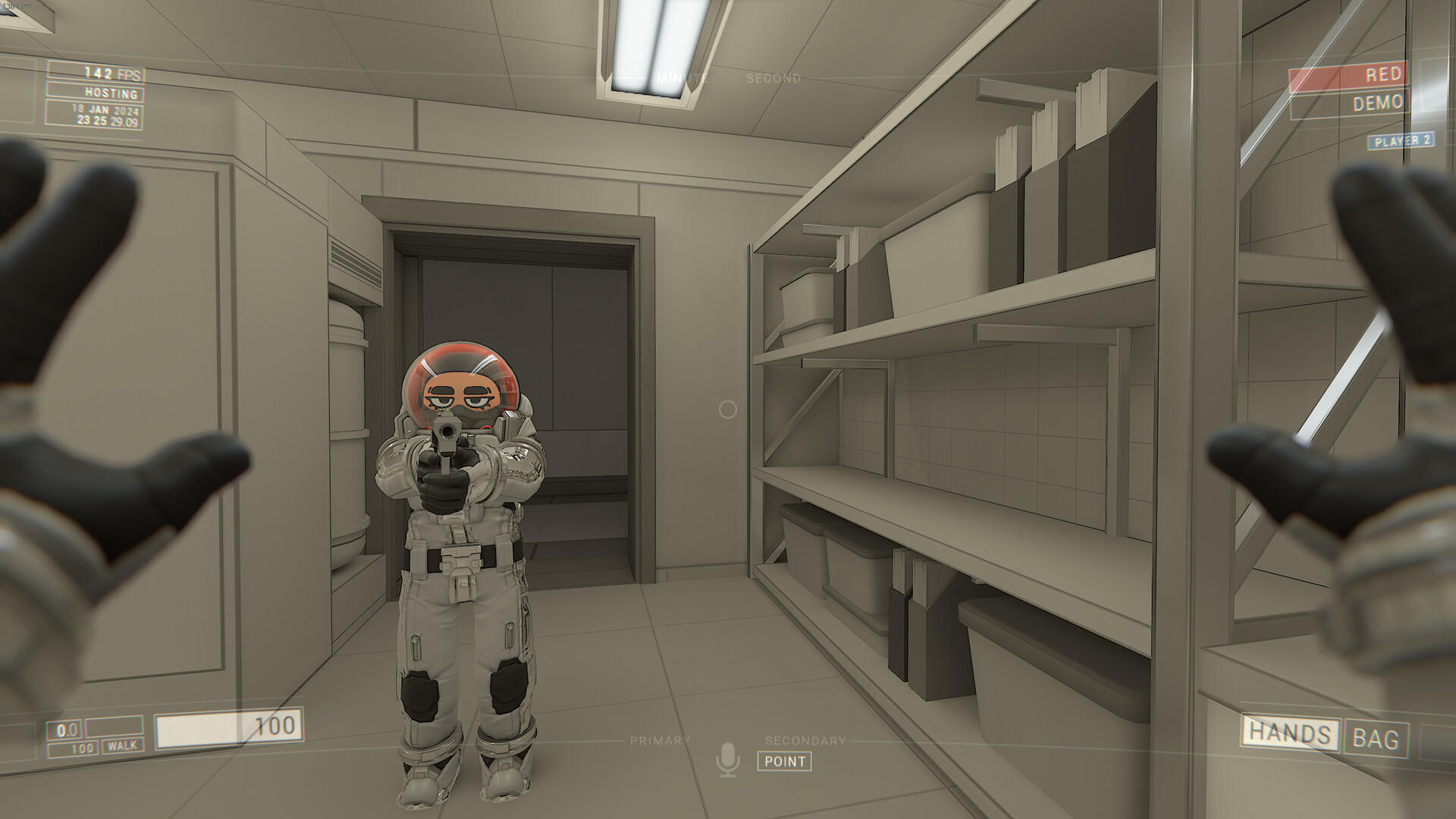The width and height of the screenshot is (1456, 819).
Task: Select the crosshair reticle circle
Action: coord(727,409)
